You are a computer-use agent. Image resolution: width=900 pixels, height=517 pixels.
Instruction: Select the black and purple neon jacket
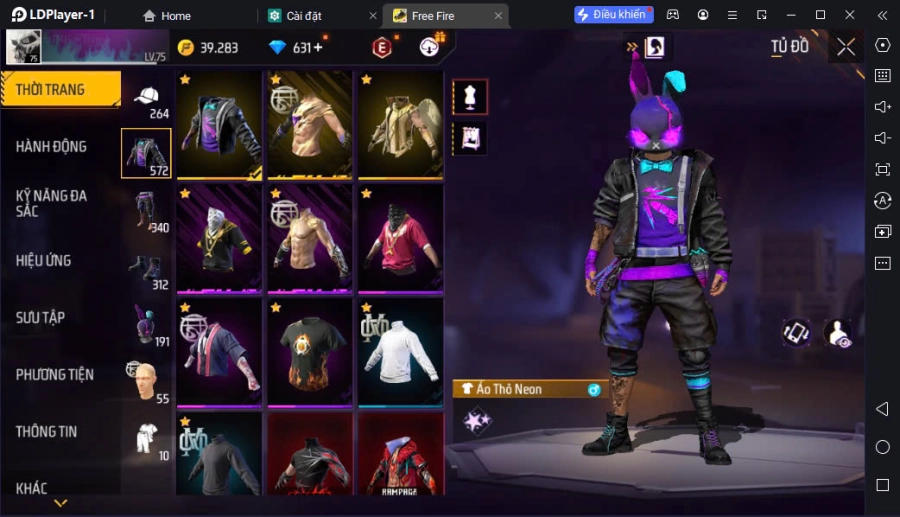(x=219, y=124)
